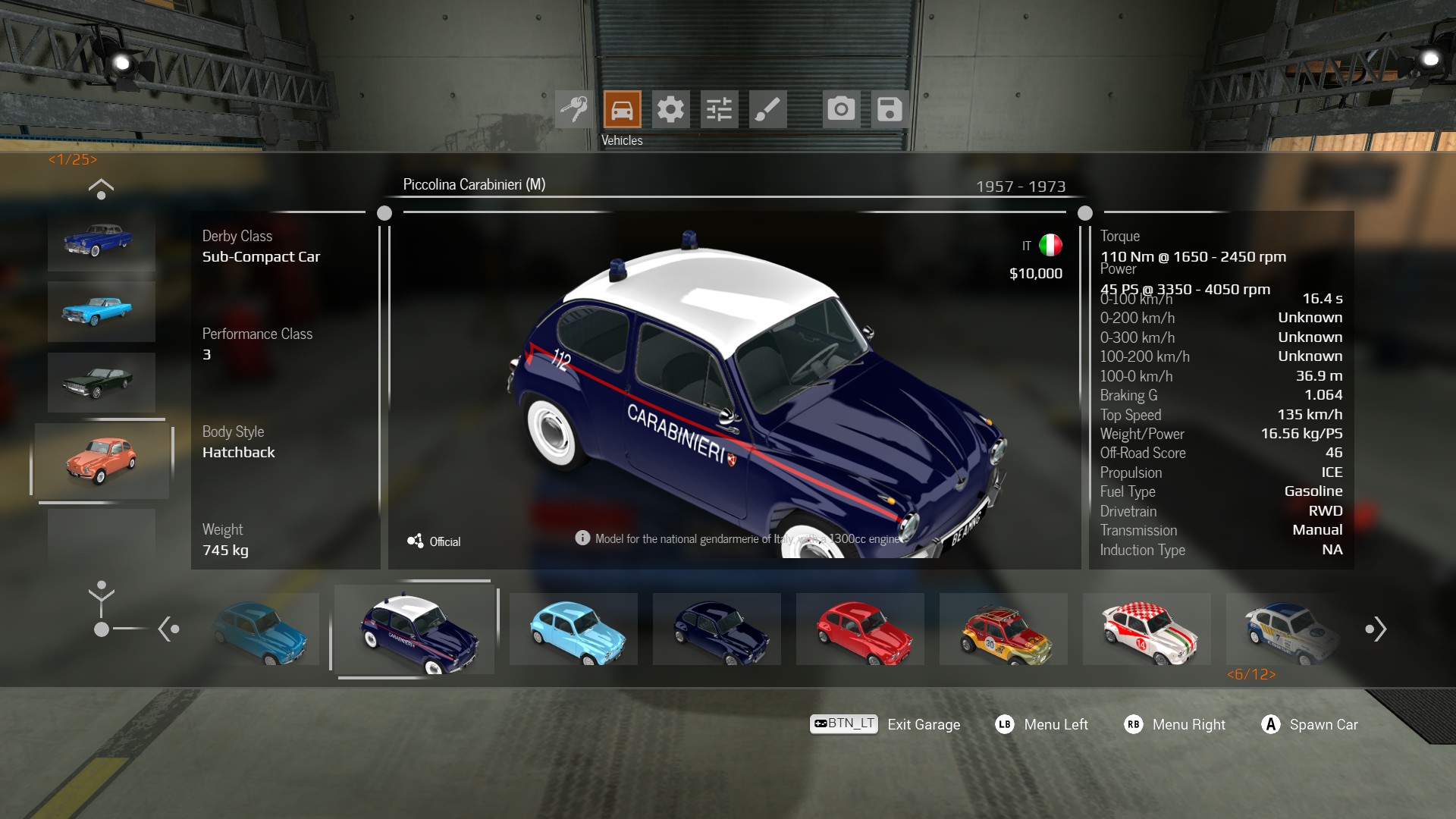Go to previous configuration with left arrow
This screenshot has height=819, width=1456.
pyautogui.click(x=168, y=629)
